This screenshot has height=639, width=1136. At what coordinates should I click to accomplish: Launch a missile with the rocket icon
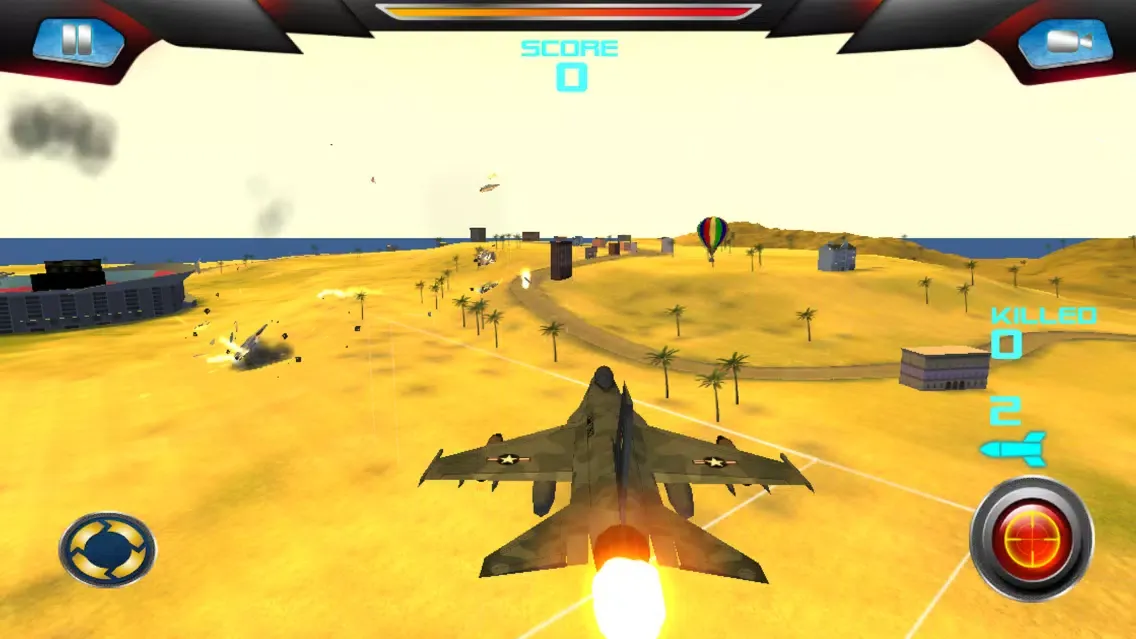[x=1012, y=448]
